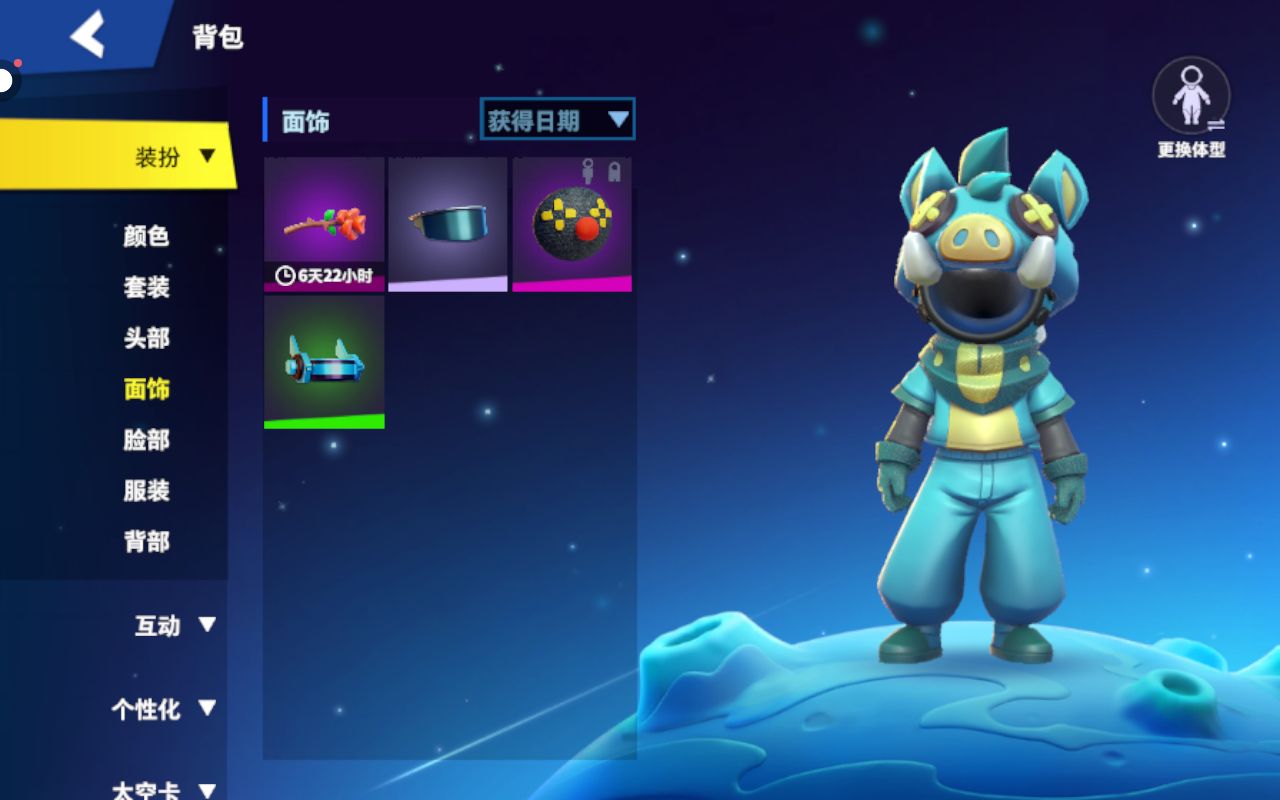The height and width of the screenshot is (800, 1280).
Task: Open the 脸部 section
Action: [x=146, y=440]
